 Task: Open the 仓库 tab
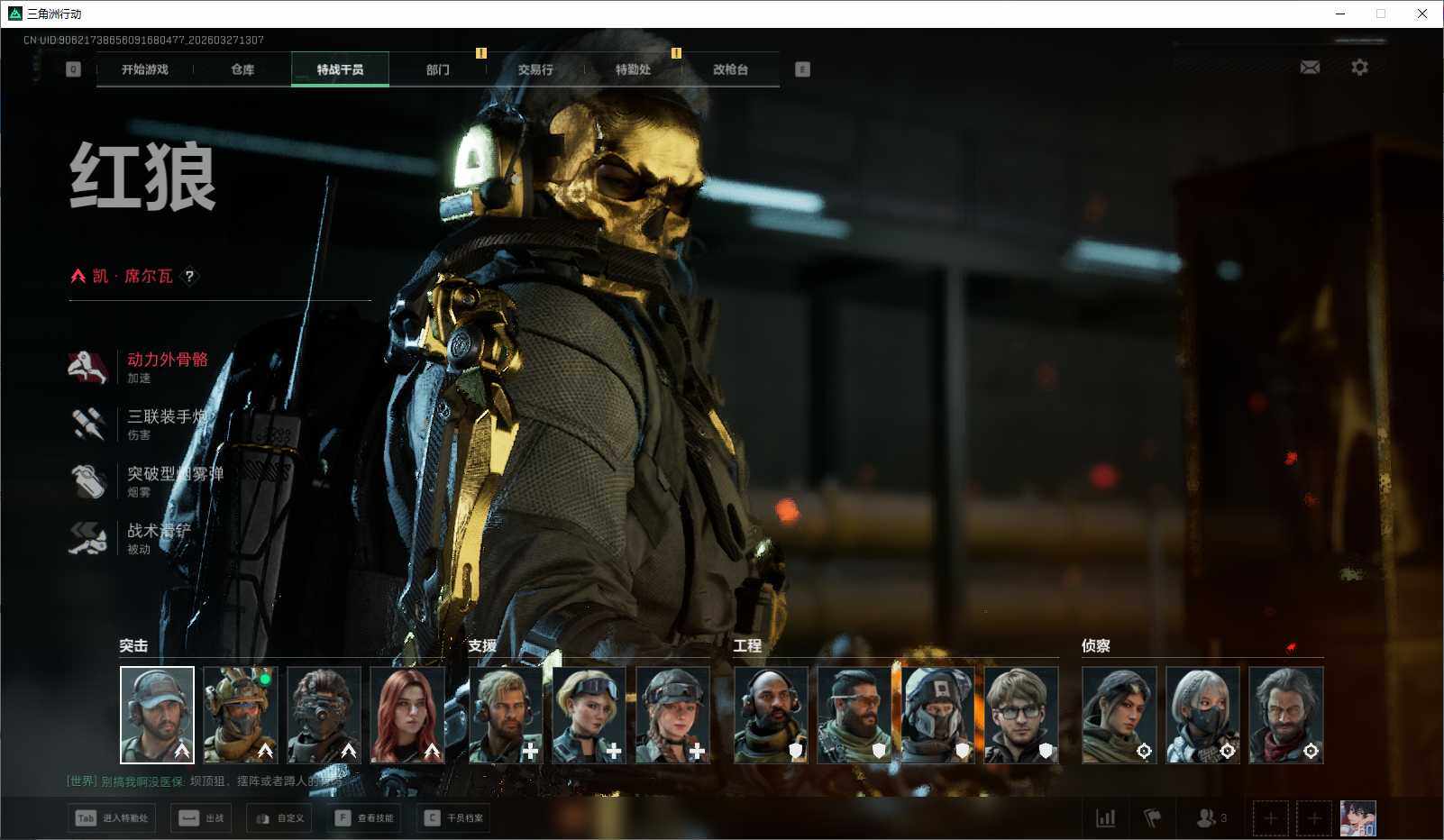[x=242, y=69]
